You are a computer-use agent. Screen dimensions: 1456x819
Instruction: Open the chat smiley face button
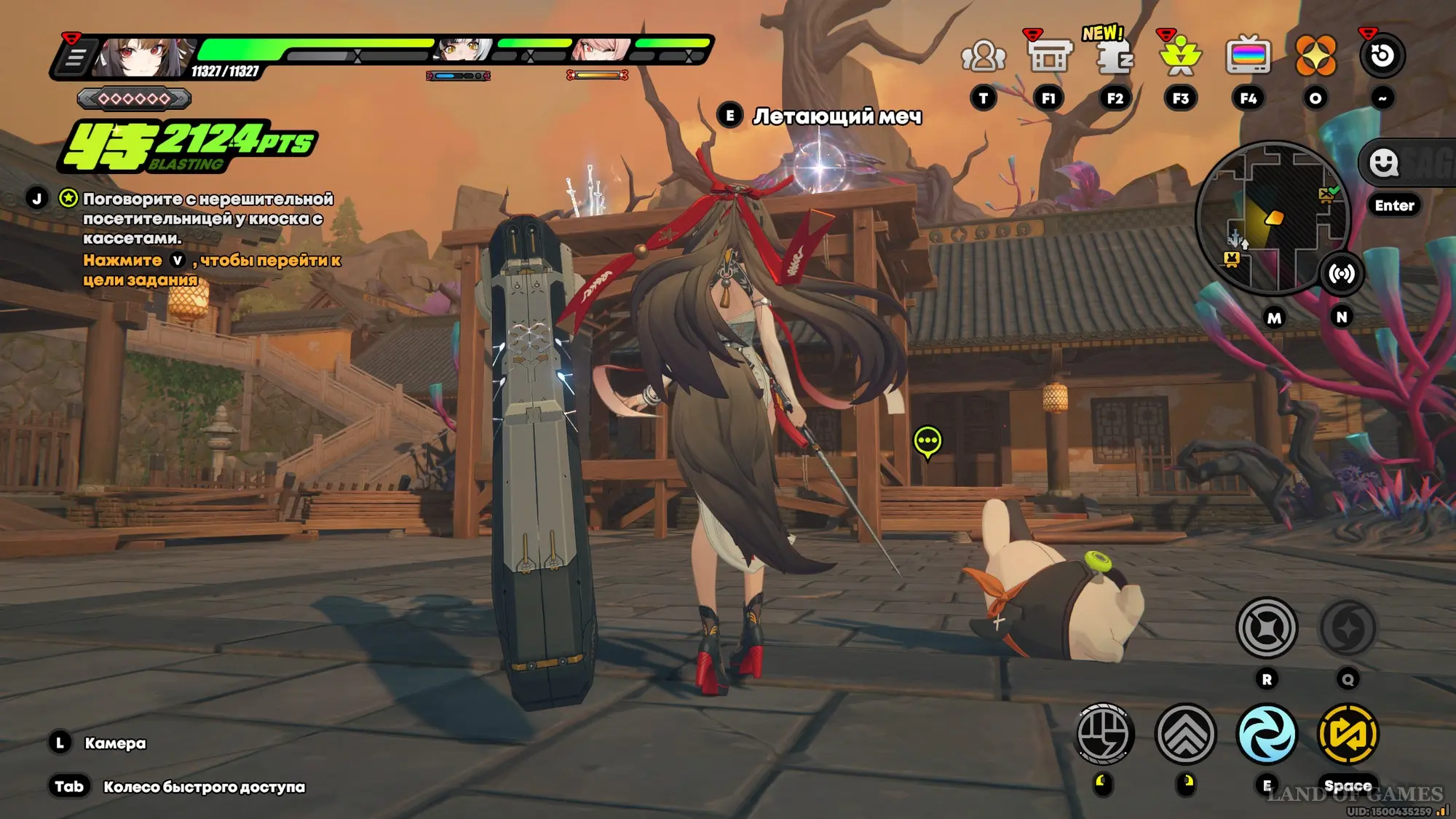(x=1383, y=162)
